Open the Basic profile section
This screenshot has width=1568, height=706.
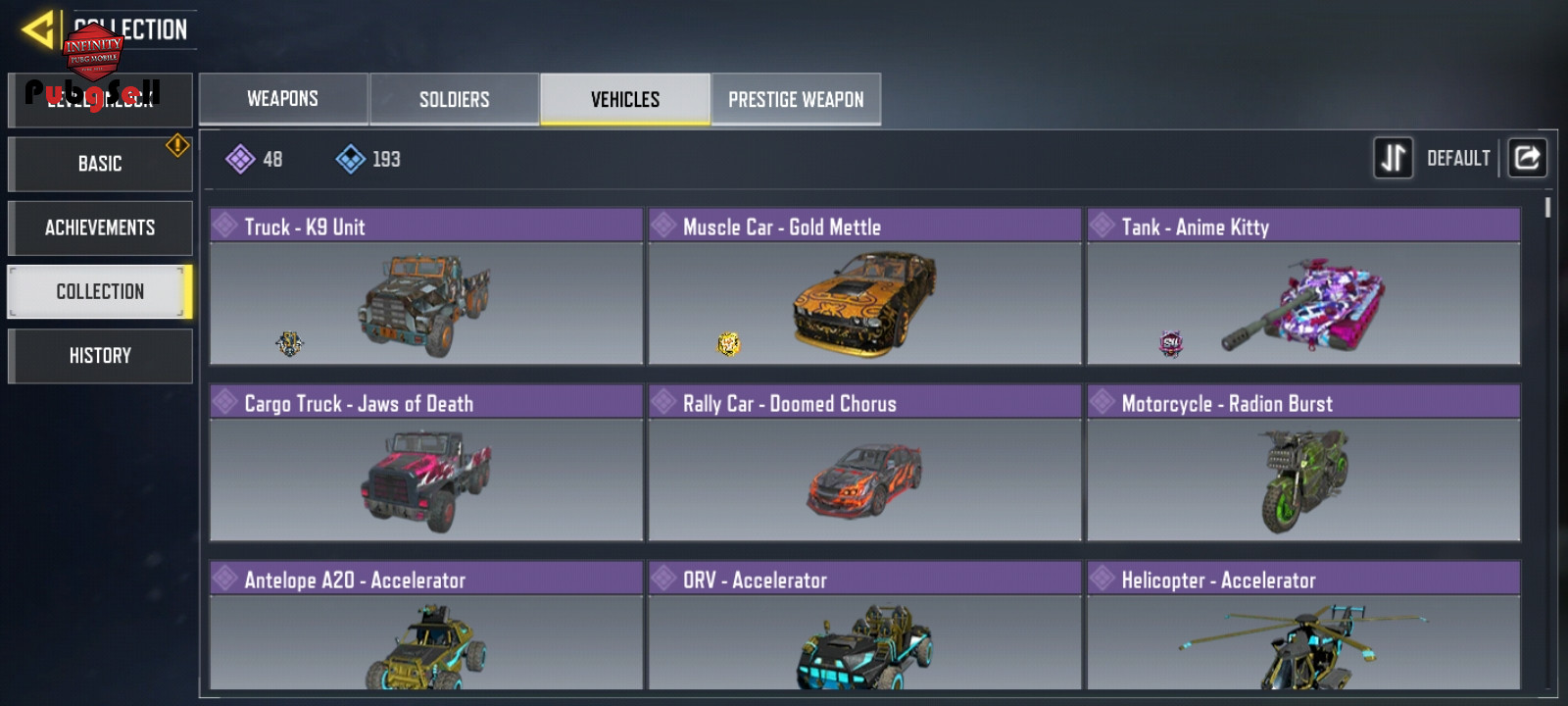click(100, 164)
